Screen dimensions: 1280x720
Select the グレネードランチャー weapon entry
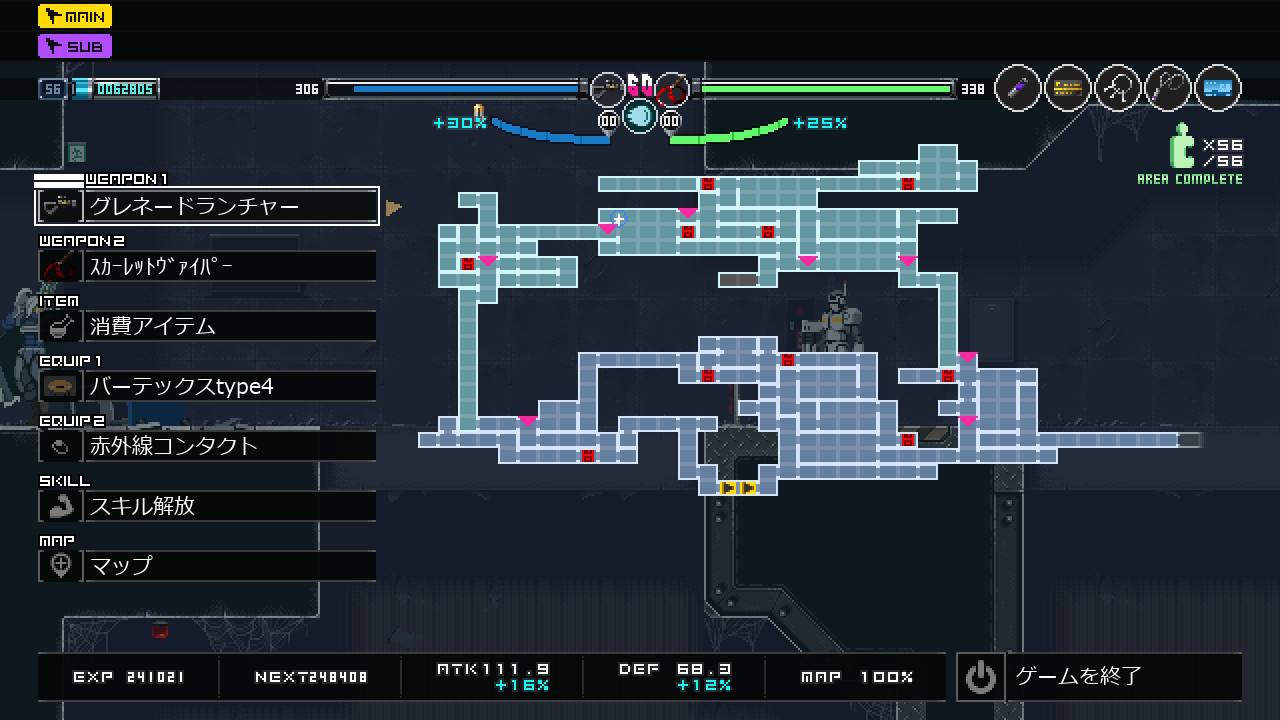[x=207, y=206]
